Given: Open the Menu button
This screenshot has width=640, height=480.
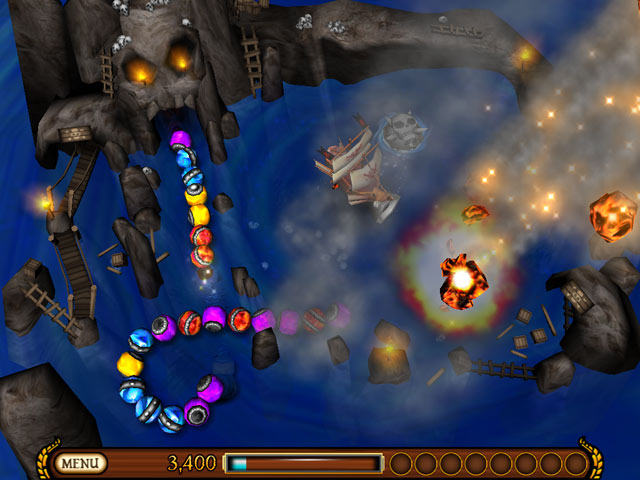Looking at the screenshot, I should [x=81, y=463].
